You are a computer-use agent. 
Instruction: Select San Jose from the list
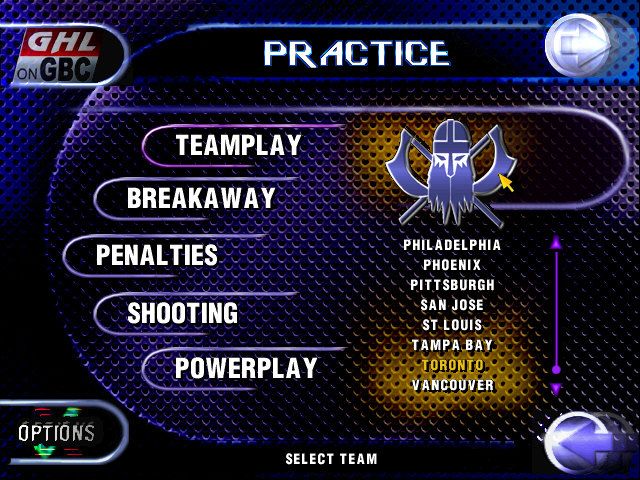(451, 305)
